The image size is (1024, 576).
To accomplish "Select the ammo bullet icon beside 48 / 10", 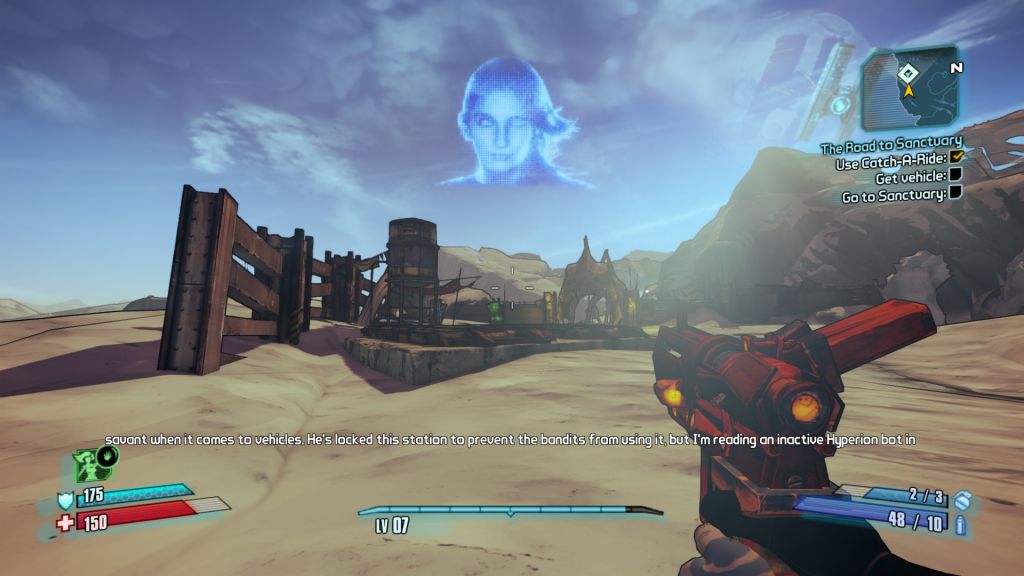I will click(x=961, y=524).
